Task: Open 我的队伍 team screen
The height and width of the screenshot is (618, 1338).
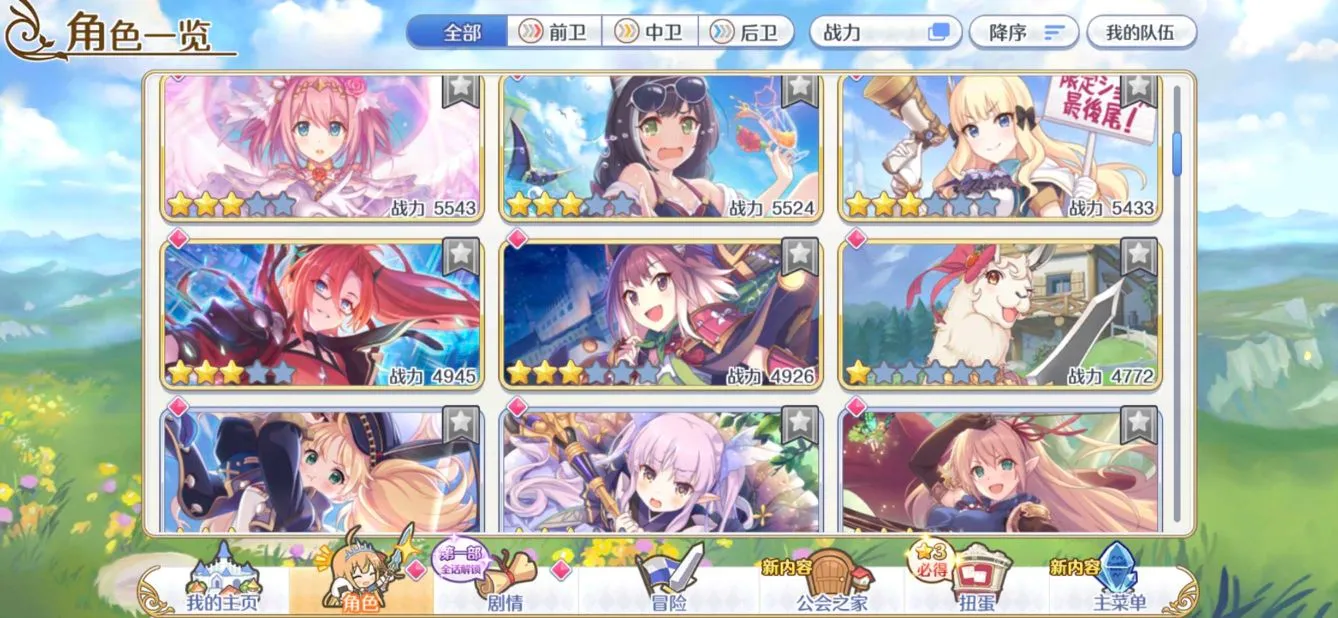Action: [x=1140, y=32]
